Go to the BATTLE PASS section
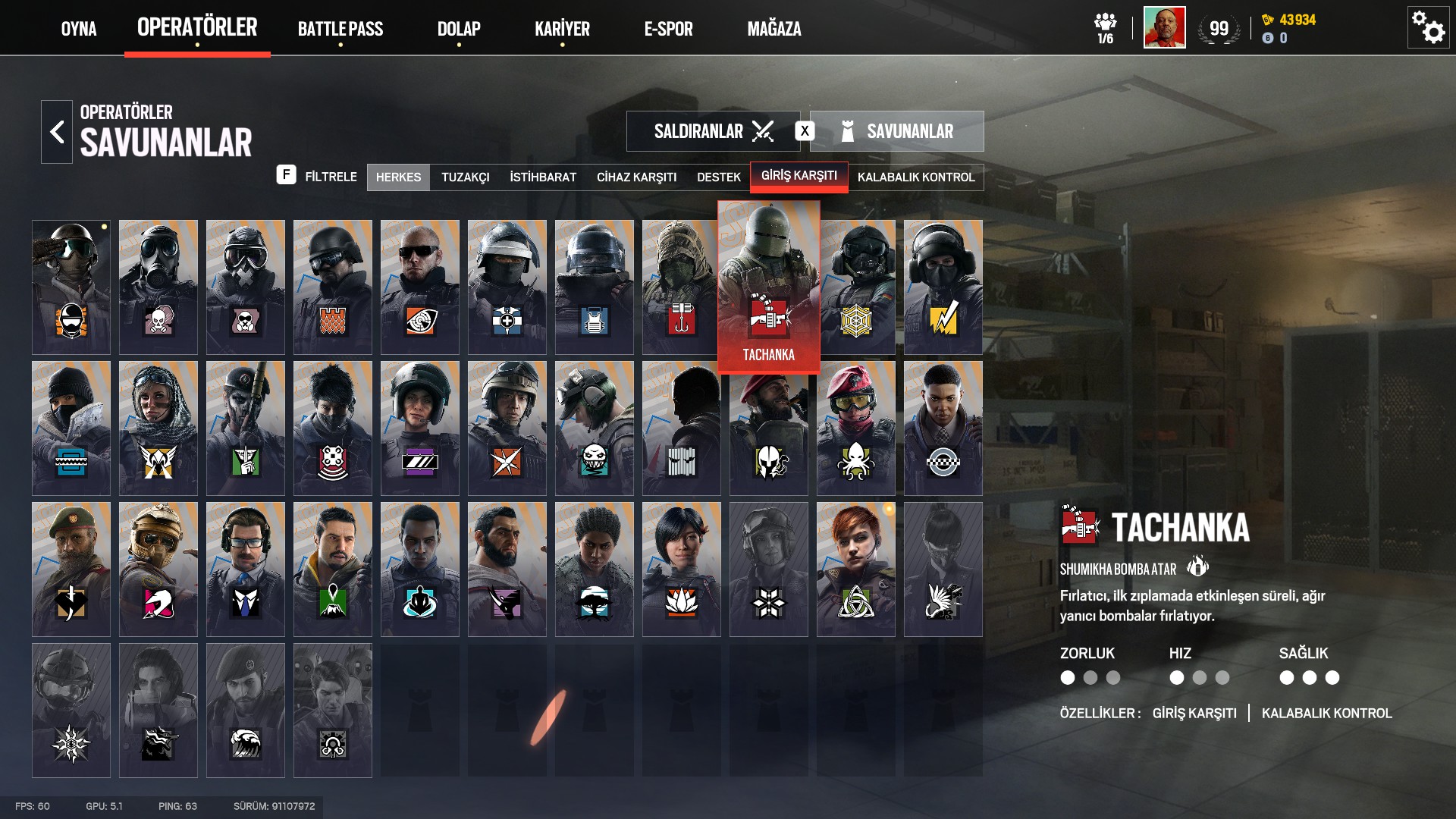 pyautogui.click(x=340, y=29)
